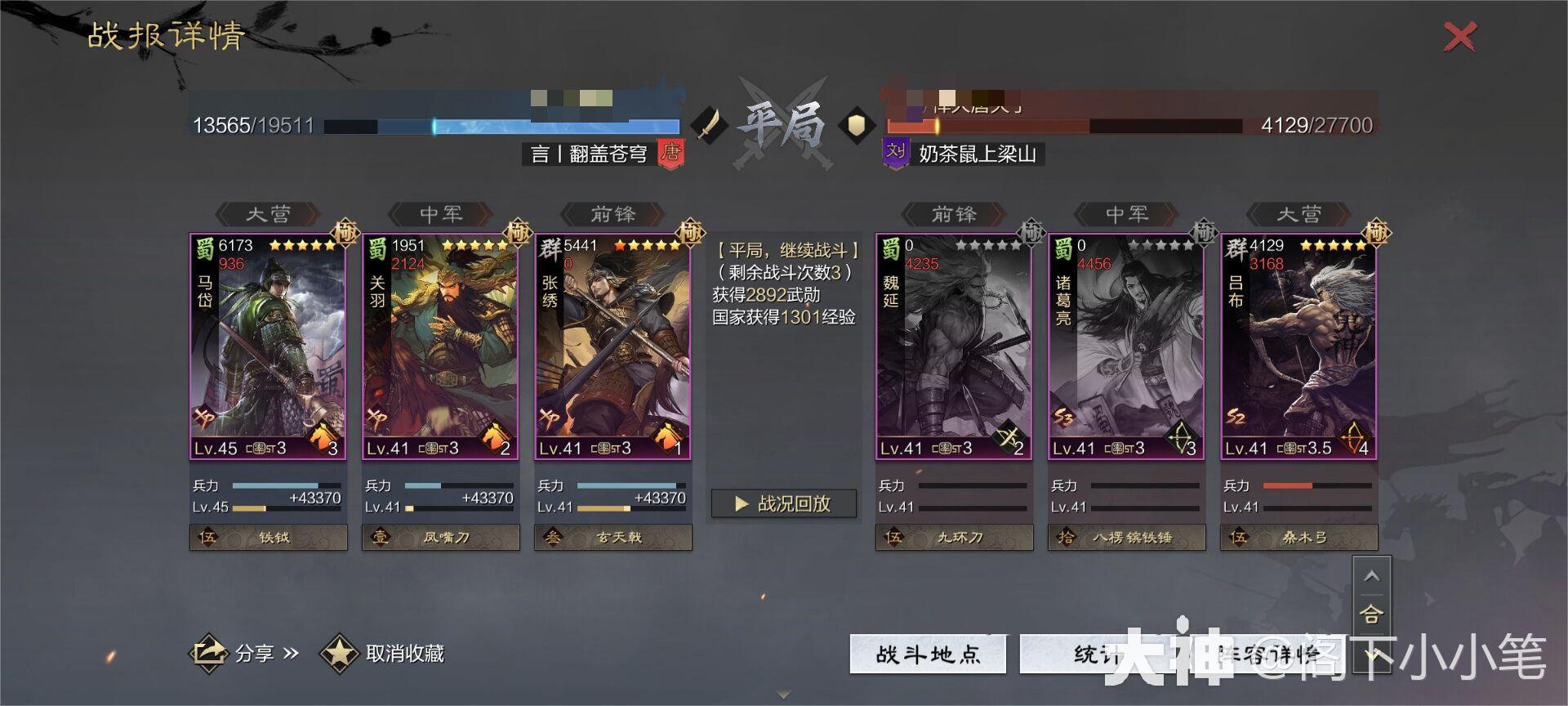Click the 刘 banner icon beside 奶茶鼠上梁山
The image size is (1568, 706).
click(x=896, y=154)
